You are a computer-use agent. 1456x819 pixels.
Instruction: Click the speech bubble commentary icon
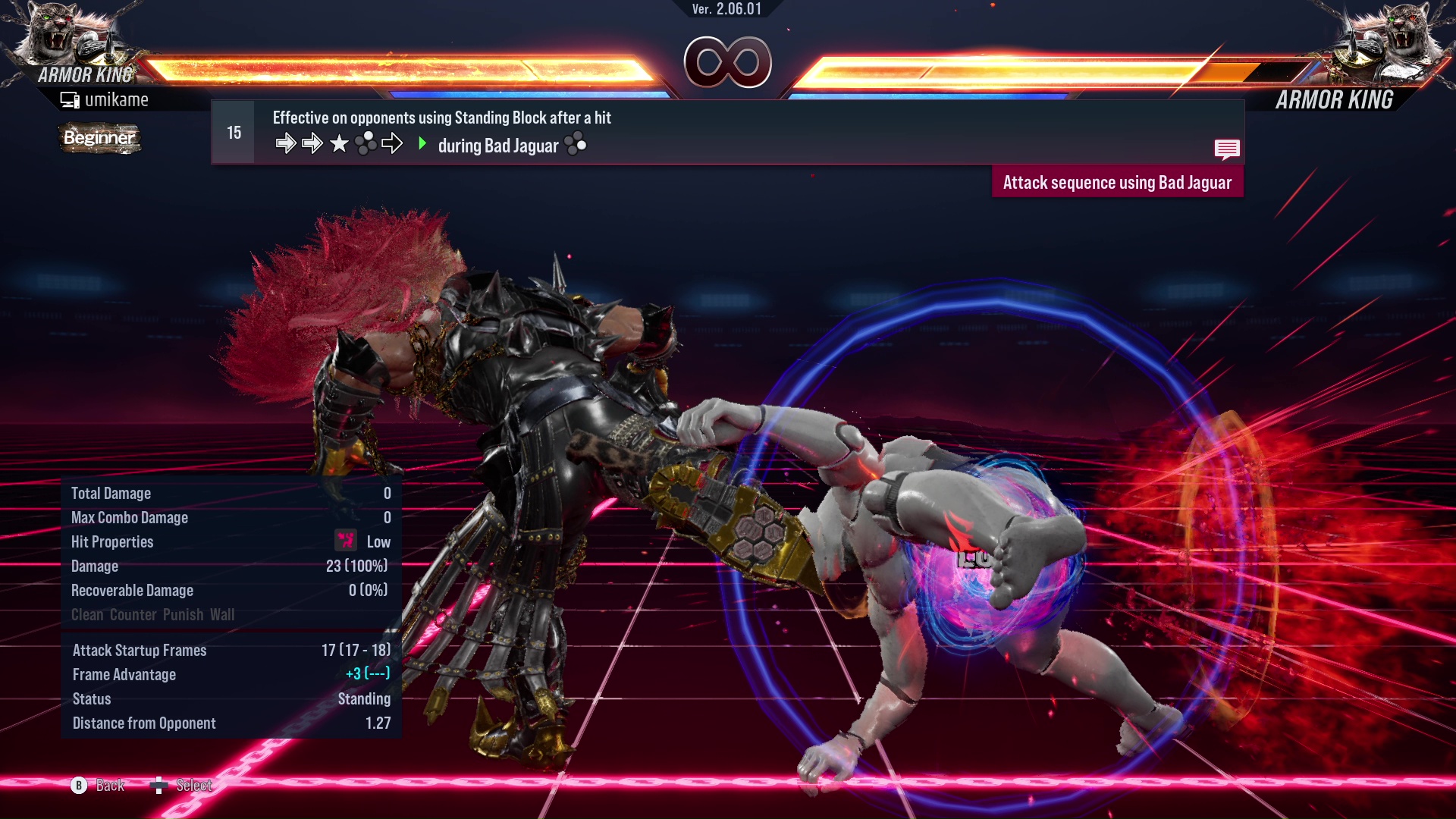(1227, 149)
